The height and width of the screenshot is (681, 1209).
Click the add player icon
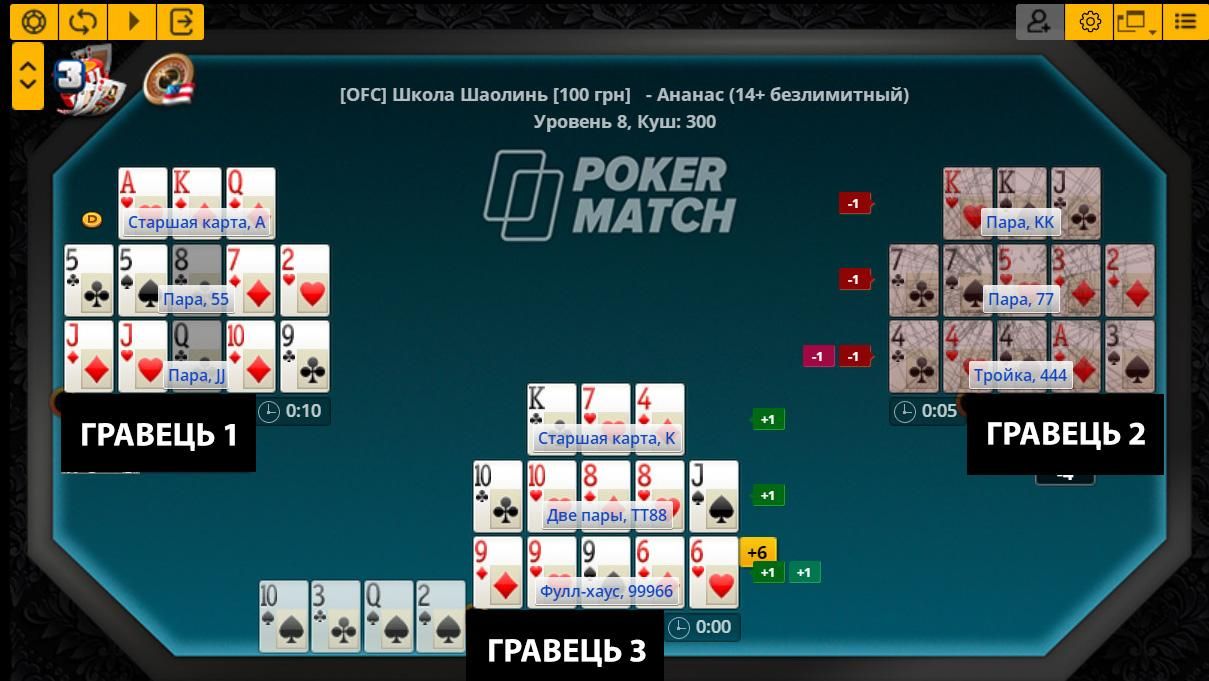(1040, 22)
